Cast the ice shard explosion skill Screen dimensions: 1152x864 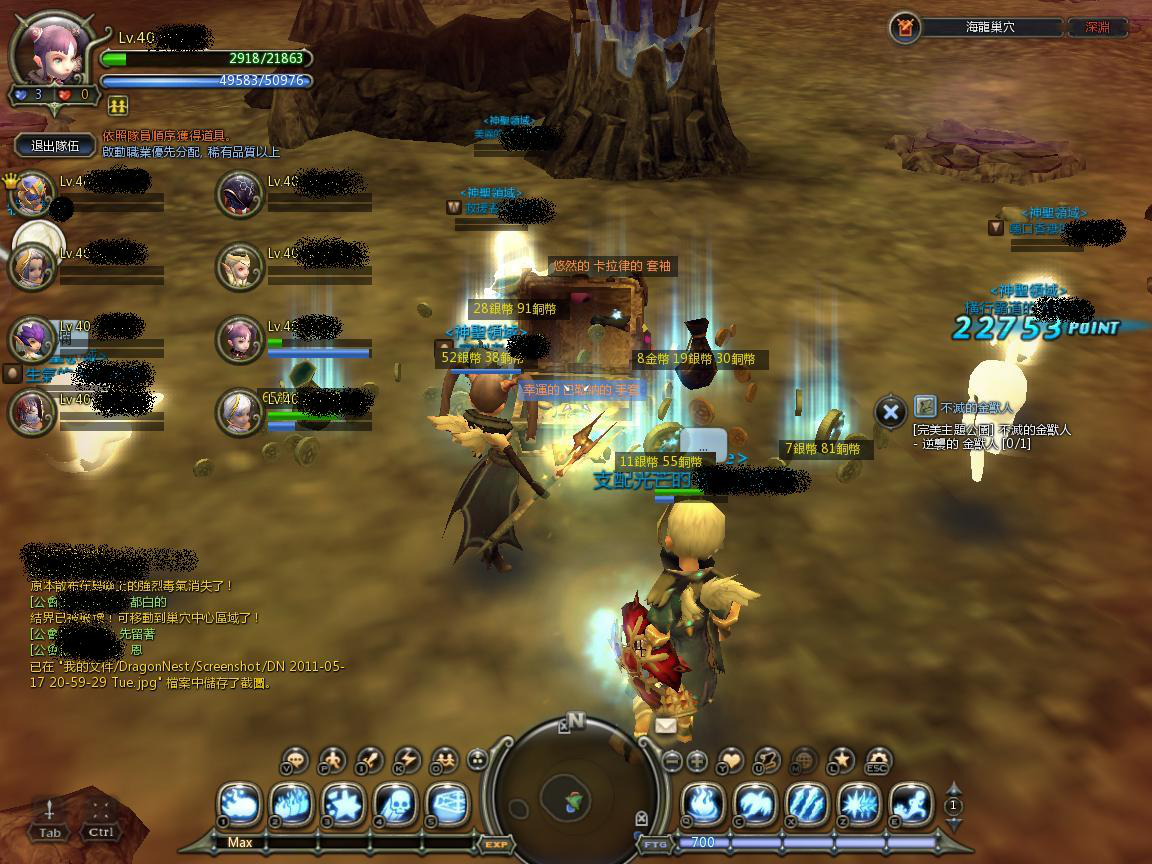tap(859, 804)
